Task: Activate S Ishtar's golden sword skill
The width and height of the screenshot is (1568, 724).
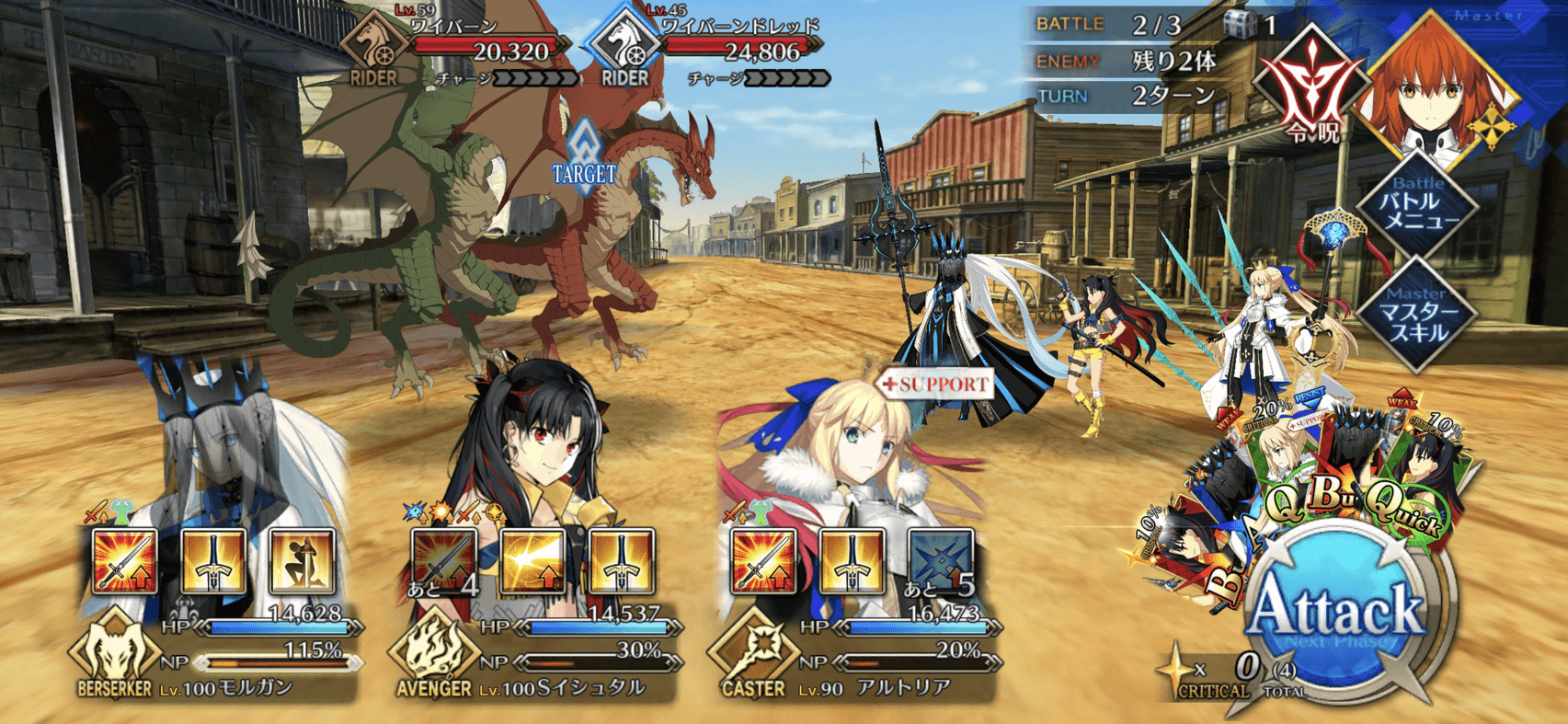Action: pos(622,560)
